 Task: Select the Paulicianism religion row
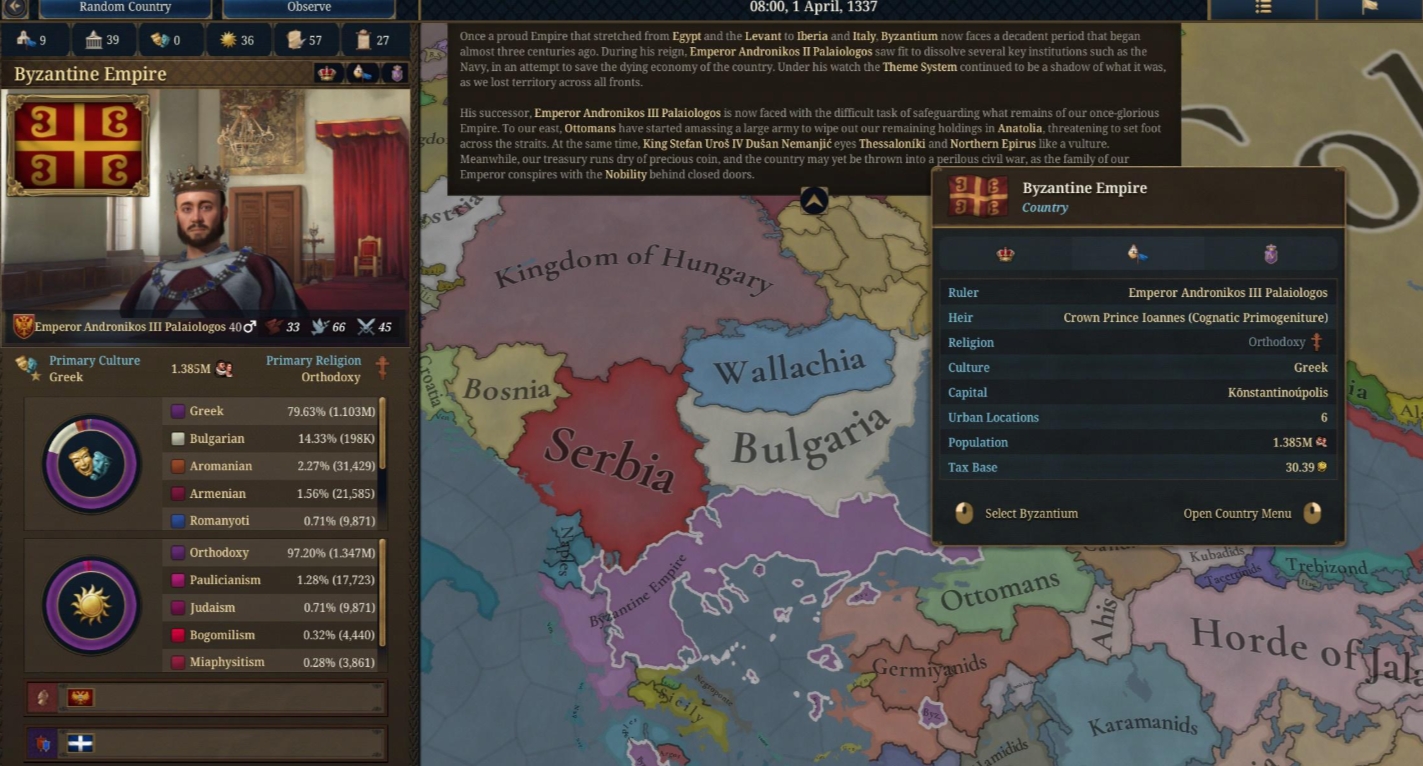(x=270, y=580)
